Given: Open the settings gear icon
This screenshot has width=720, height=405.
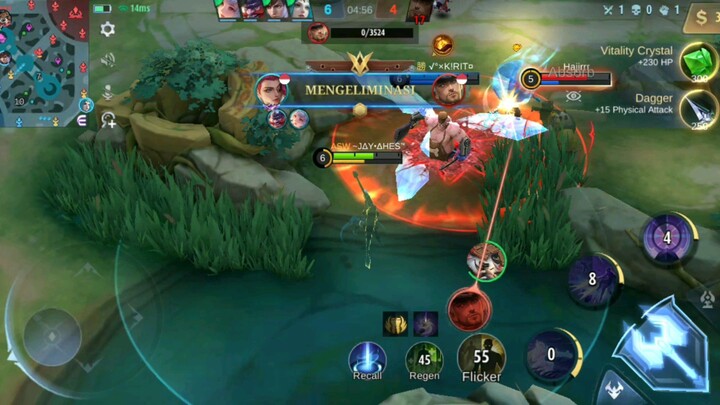Looking at the screenshot, I should 107,30.
